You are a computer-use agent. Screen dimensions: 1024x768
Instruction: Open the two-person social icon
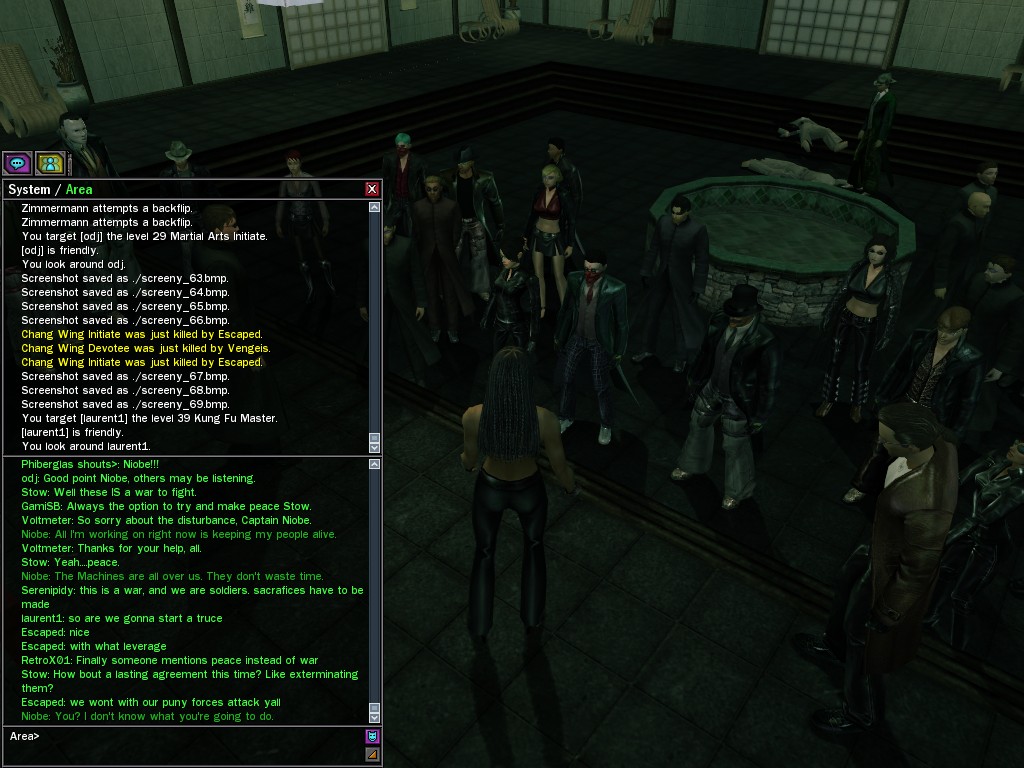[49, 162]
